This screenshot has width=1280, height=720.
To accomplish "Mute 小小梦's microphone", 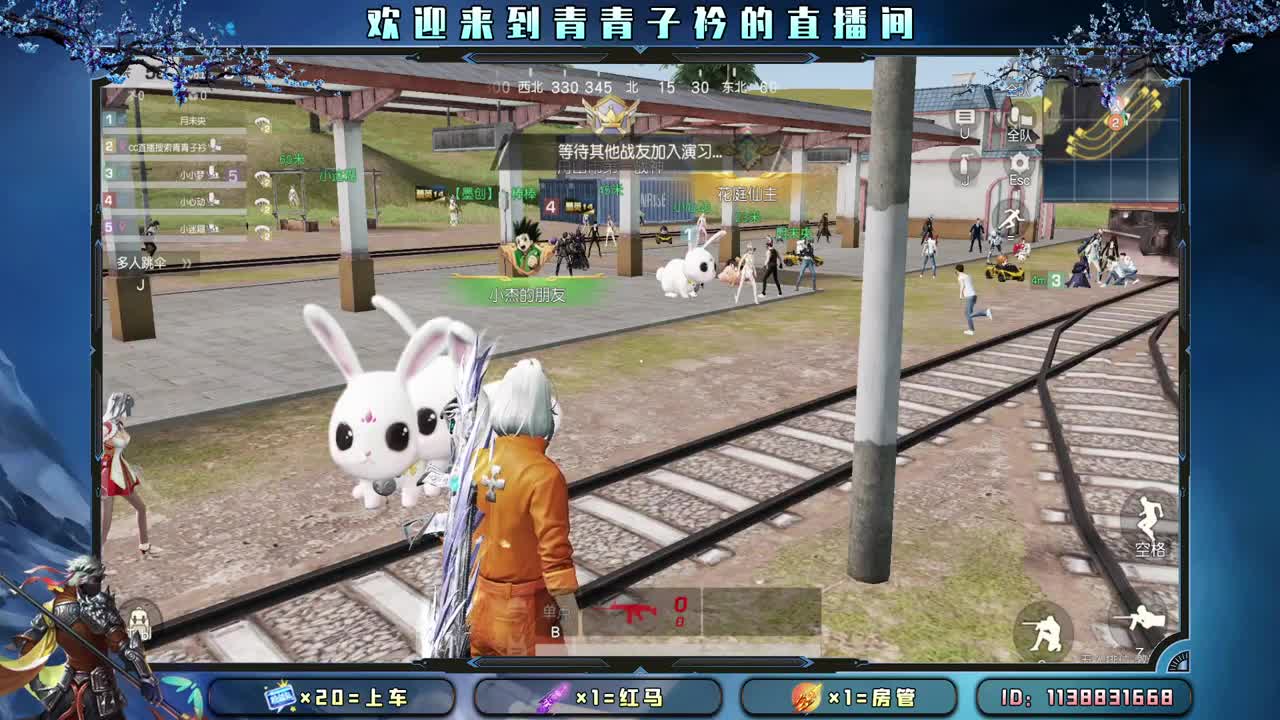I will click(211, 175).
